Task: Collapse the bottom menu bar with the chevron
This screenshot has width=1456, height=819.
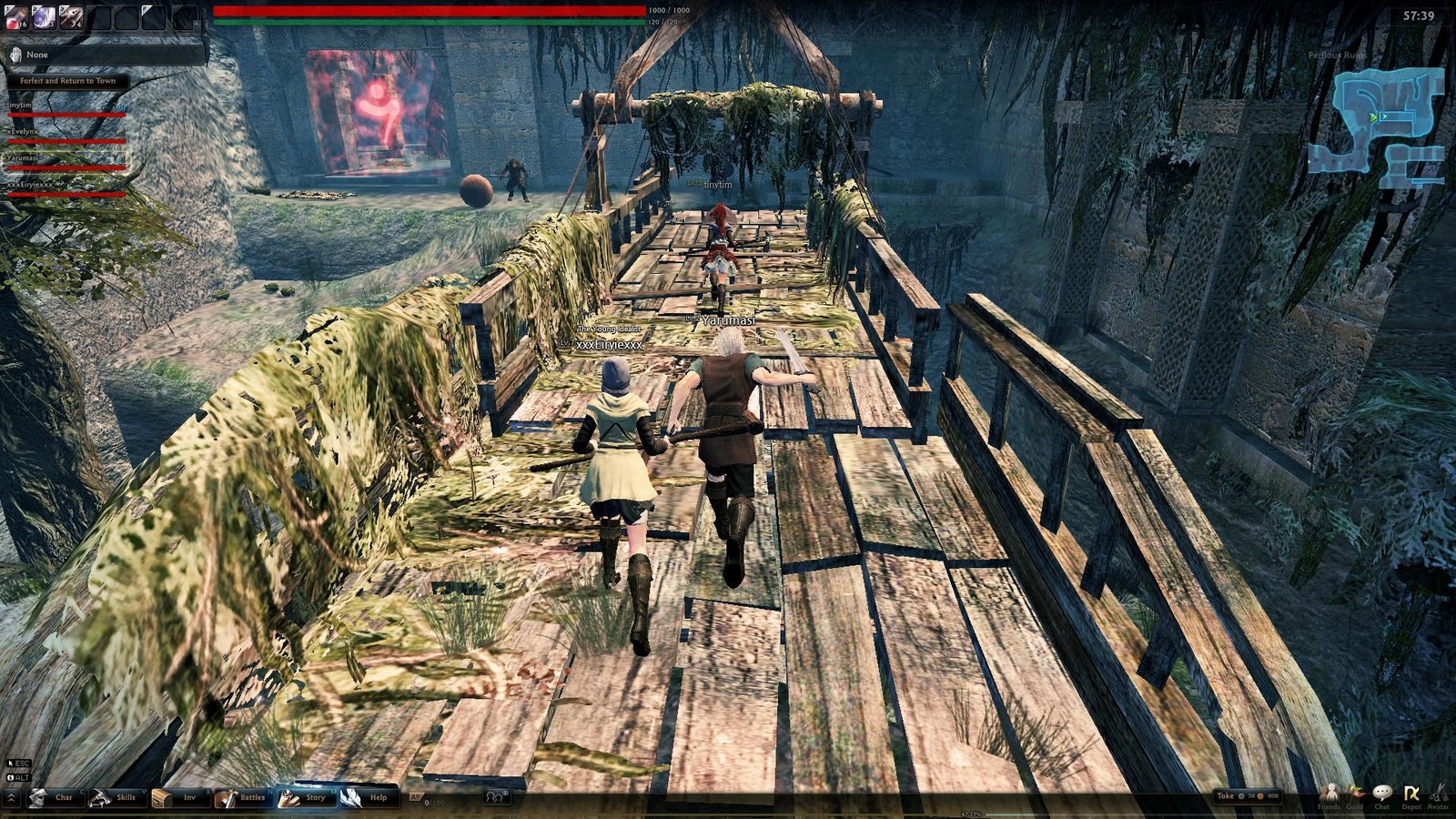Action: pyautogui.click(x=11, y=797)
